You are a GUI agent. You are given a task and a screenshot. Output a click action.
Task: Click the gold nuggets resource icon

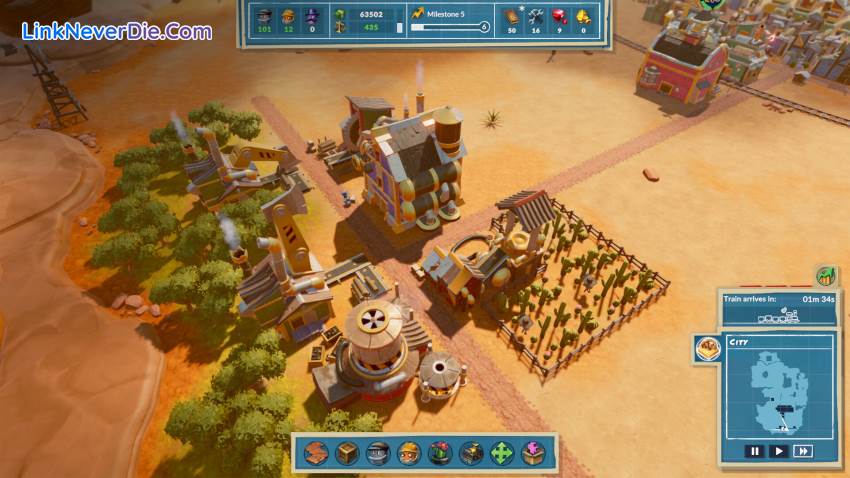(x=583, y=15)
